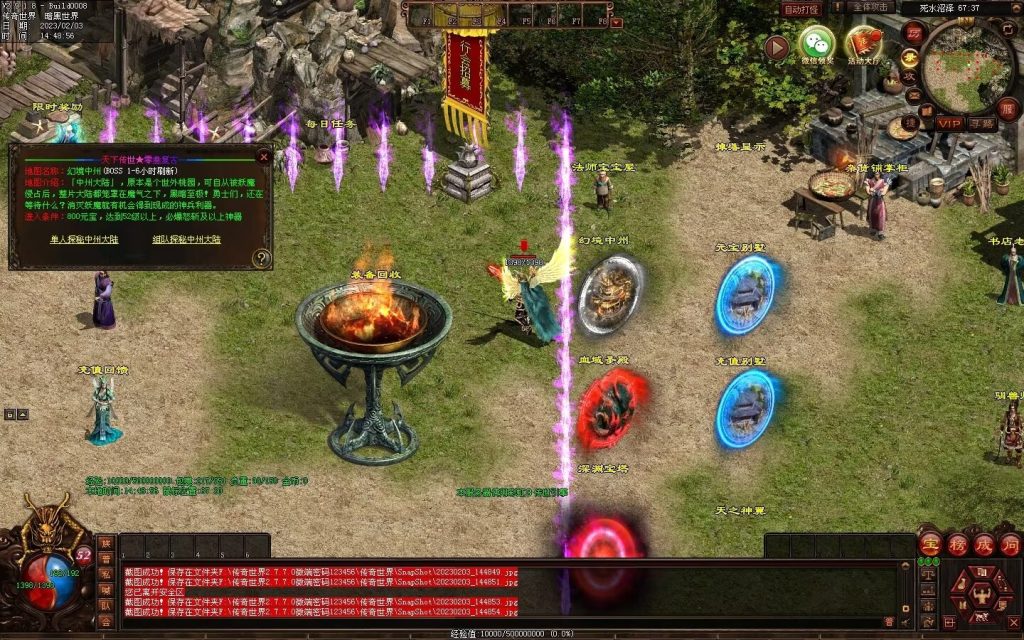Click the 问 help button
Screen dimensions: 1024x640
[1010, 545]
